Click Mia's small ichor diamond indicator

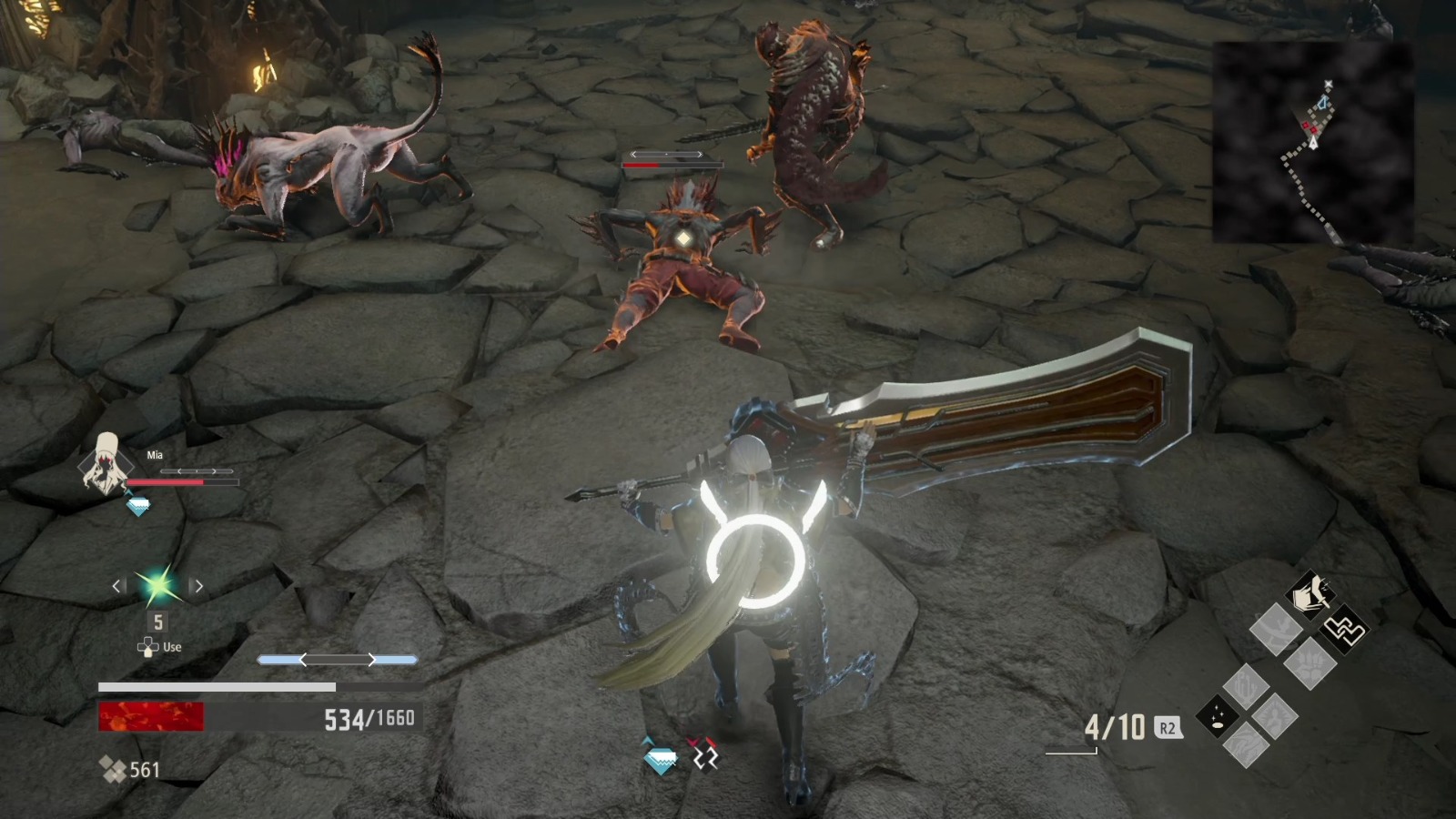point(137,504)
